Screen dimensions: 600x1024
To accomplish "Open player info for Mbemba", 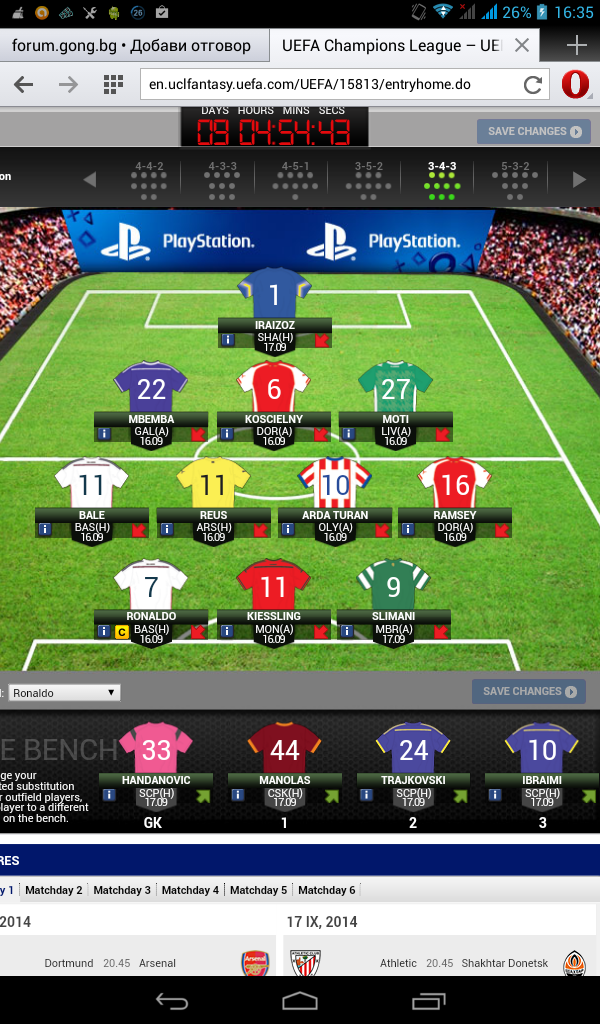I will coord(102,434).
